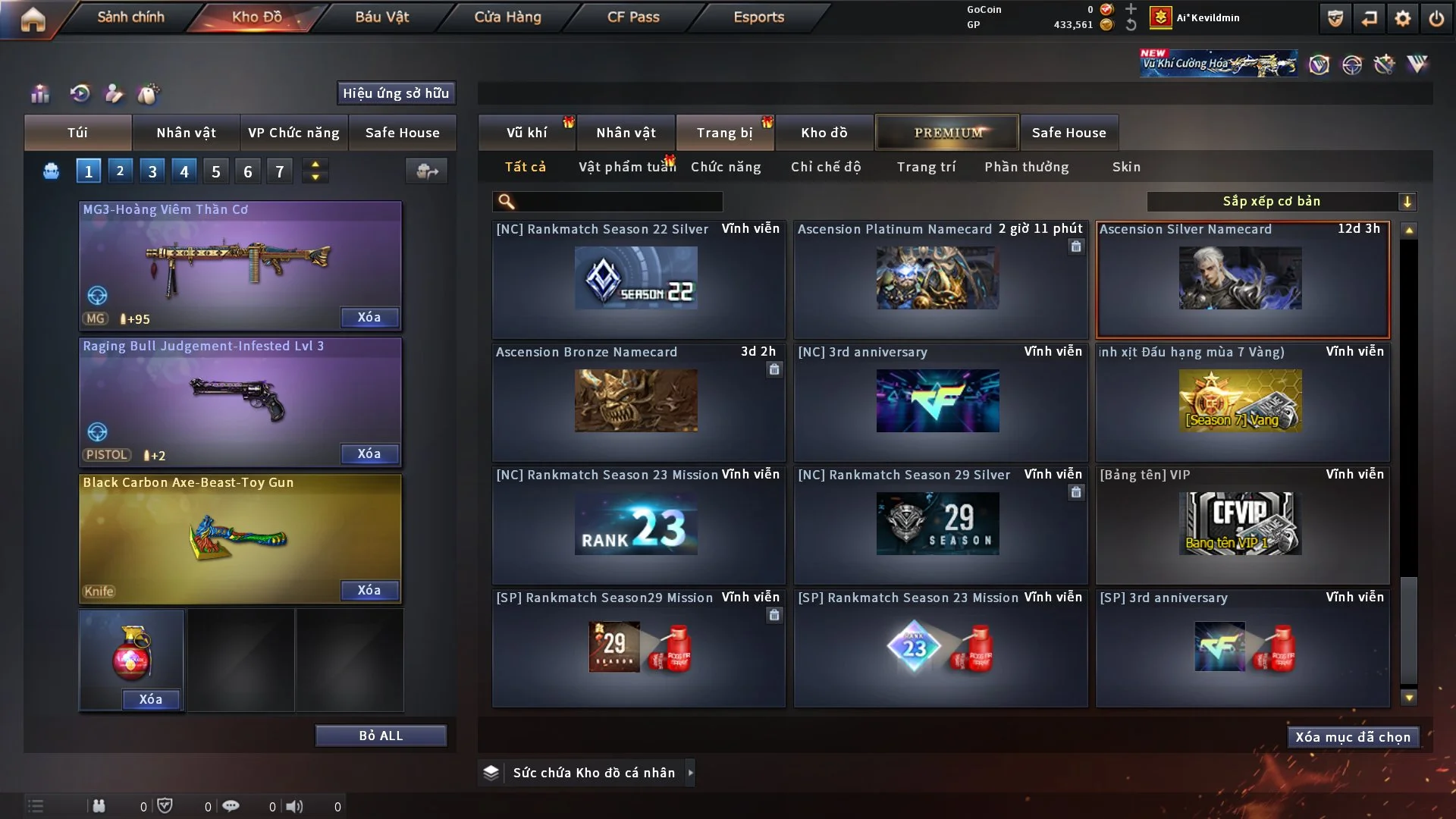Choose the Skin filter category
This screenshot has height=819, width=1456.
1126,167
